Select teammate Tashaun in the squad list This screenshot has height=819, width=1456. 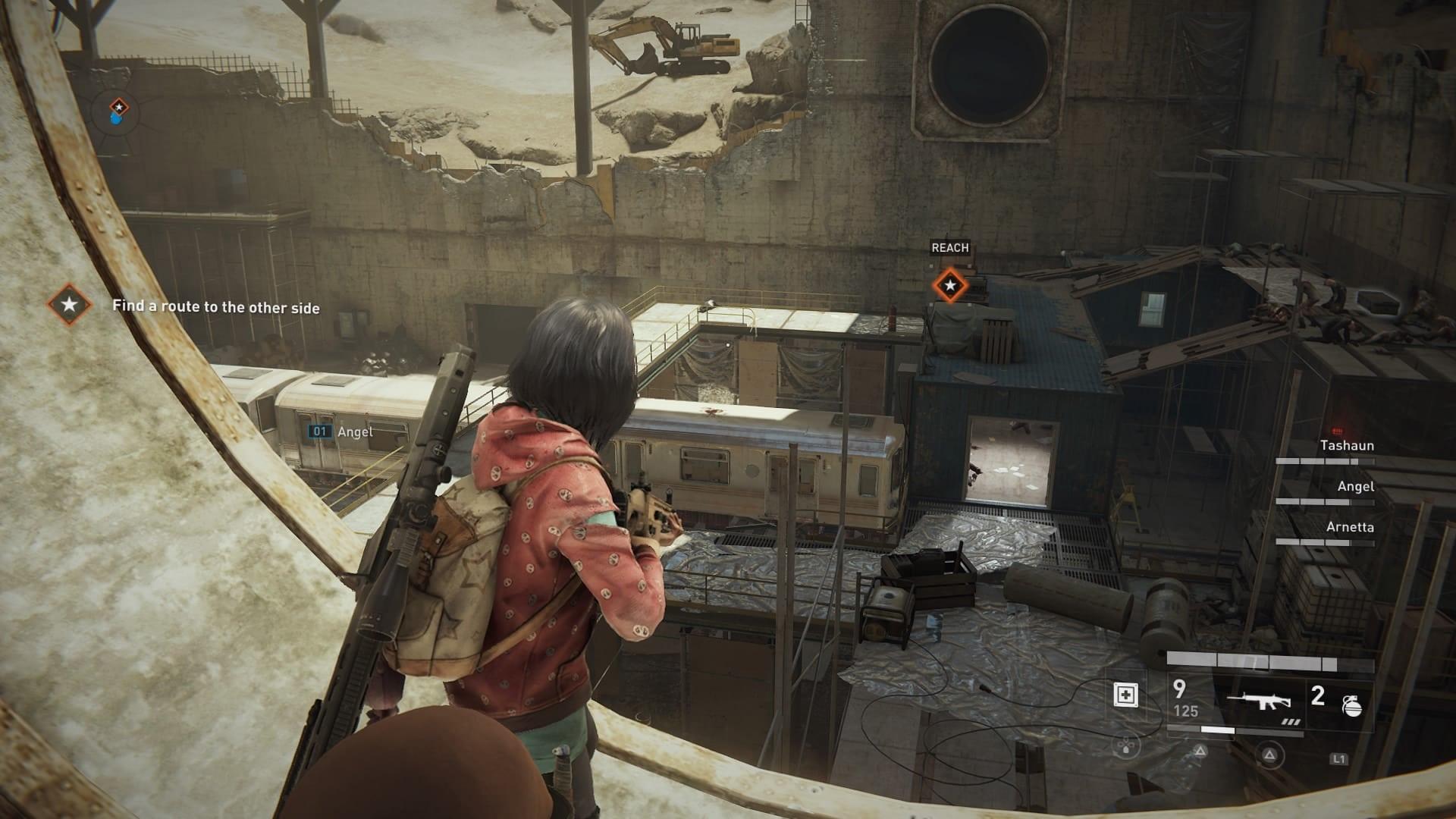(x=1346, y=446)
